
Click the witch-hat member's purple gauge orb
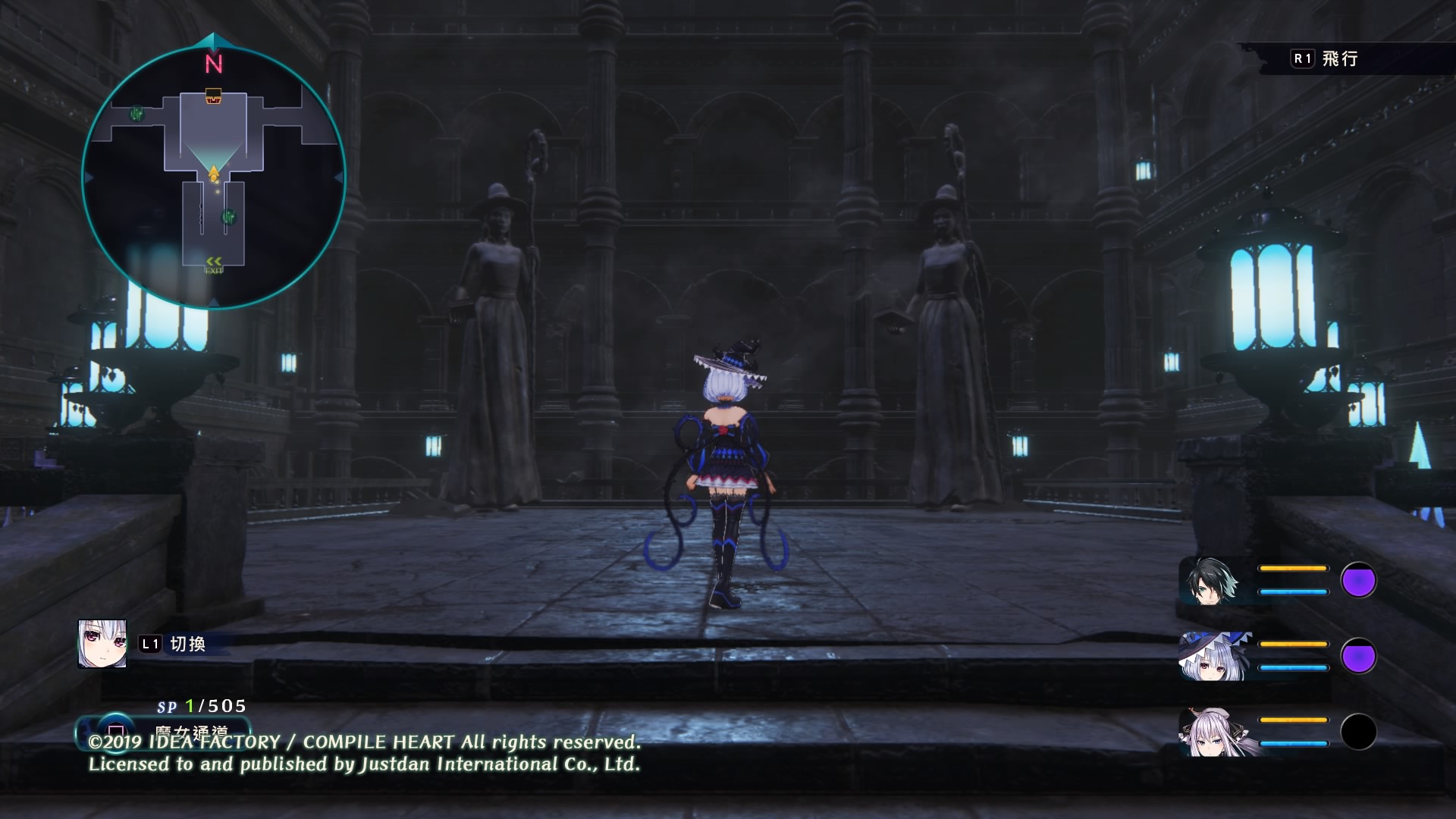tap(1358, 656)
